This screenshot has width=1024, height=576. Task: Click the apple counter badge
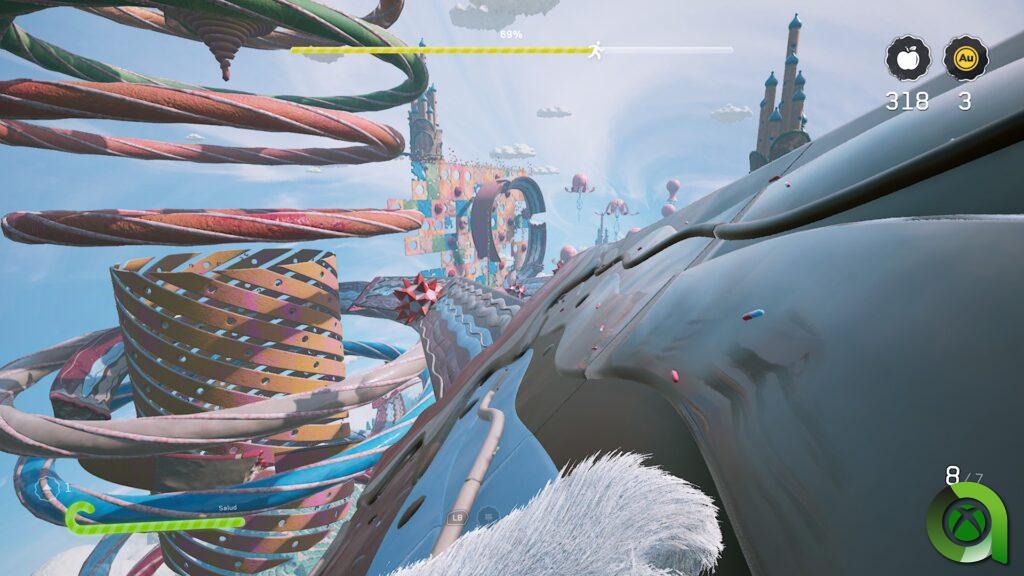coord(907,59)
